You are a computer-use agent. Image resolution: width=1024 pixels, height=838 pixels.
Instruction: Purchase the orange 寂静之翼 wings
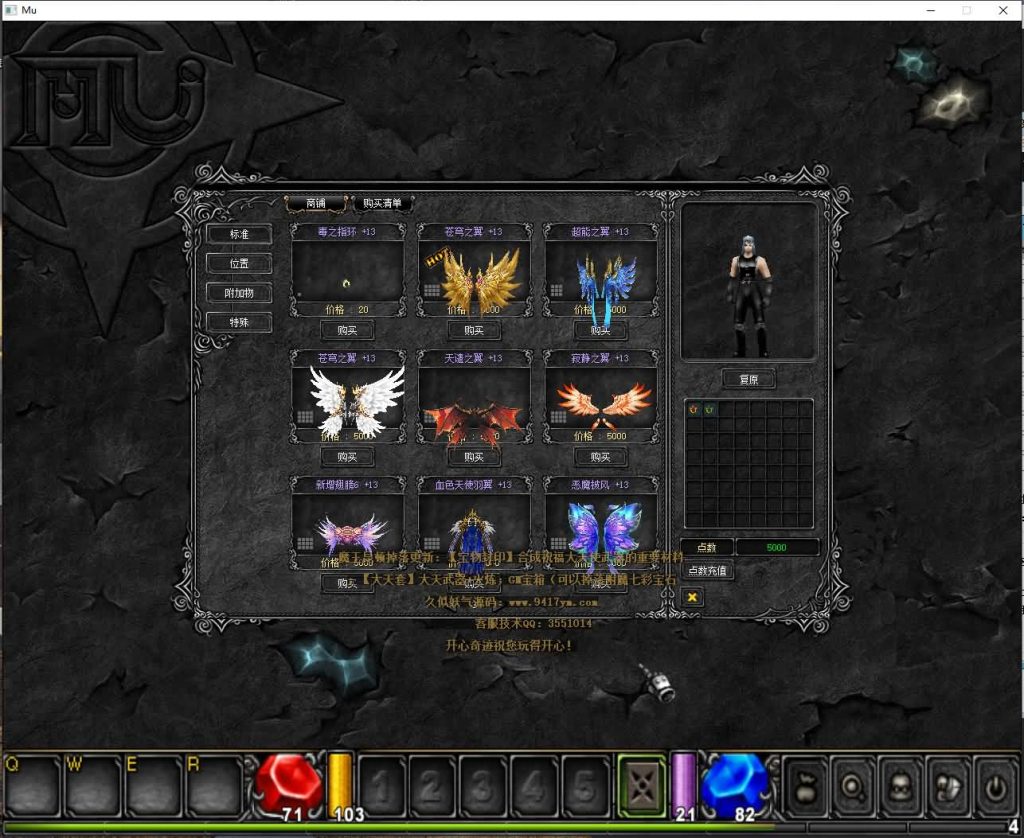[x=600, y=457]
